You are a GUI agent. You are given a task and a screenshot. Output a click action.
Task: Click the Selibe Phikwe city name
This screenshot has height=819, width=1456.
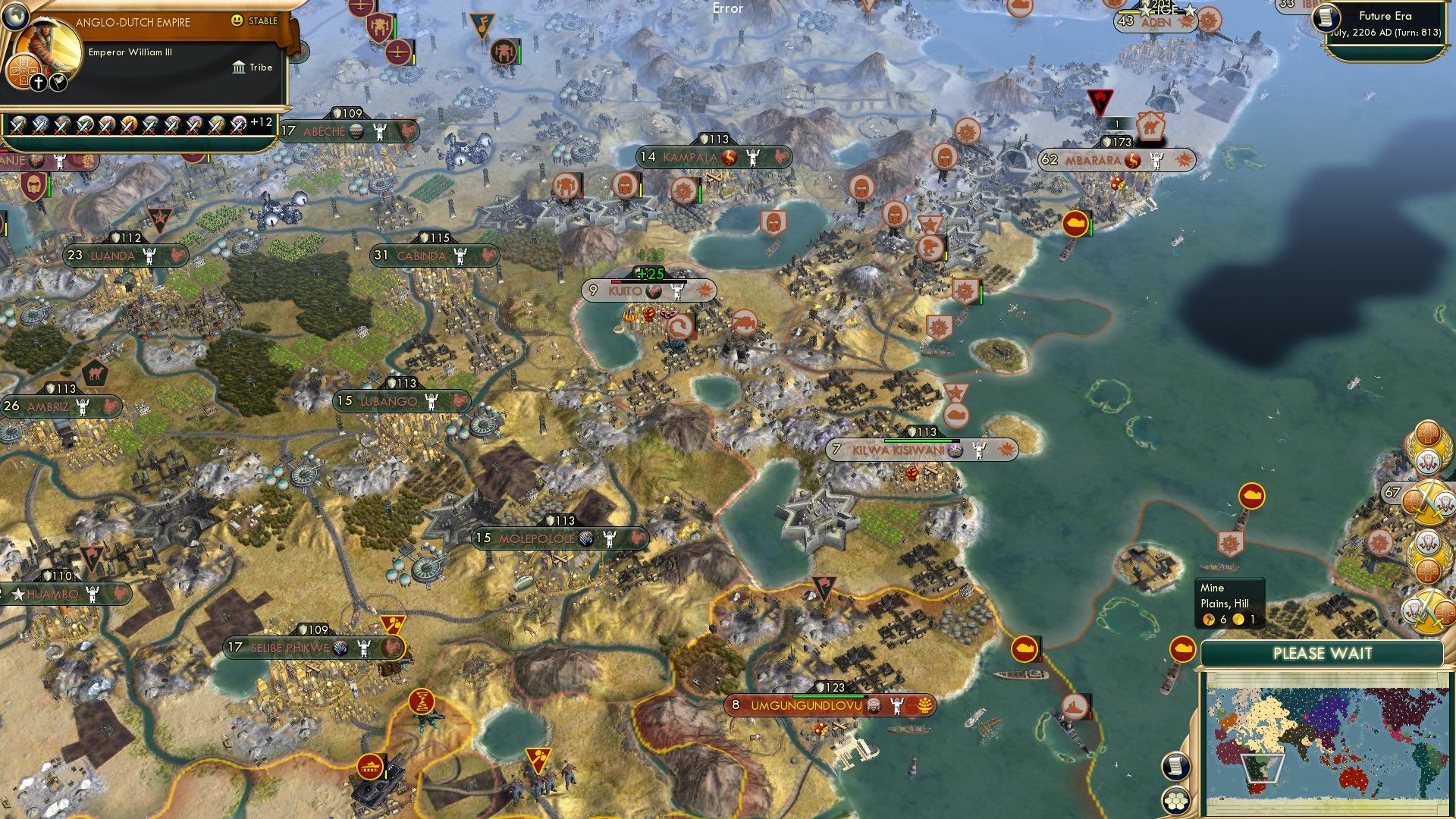pyautogui.click(x=292, y=648)
